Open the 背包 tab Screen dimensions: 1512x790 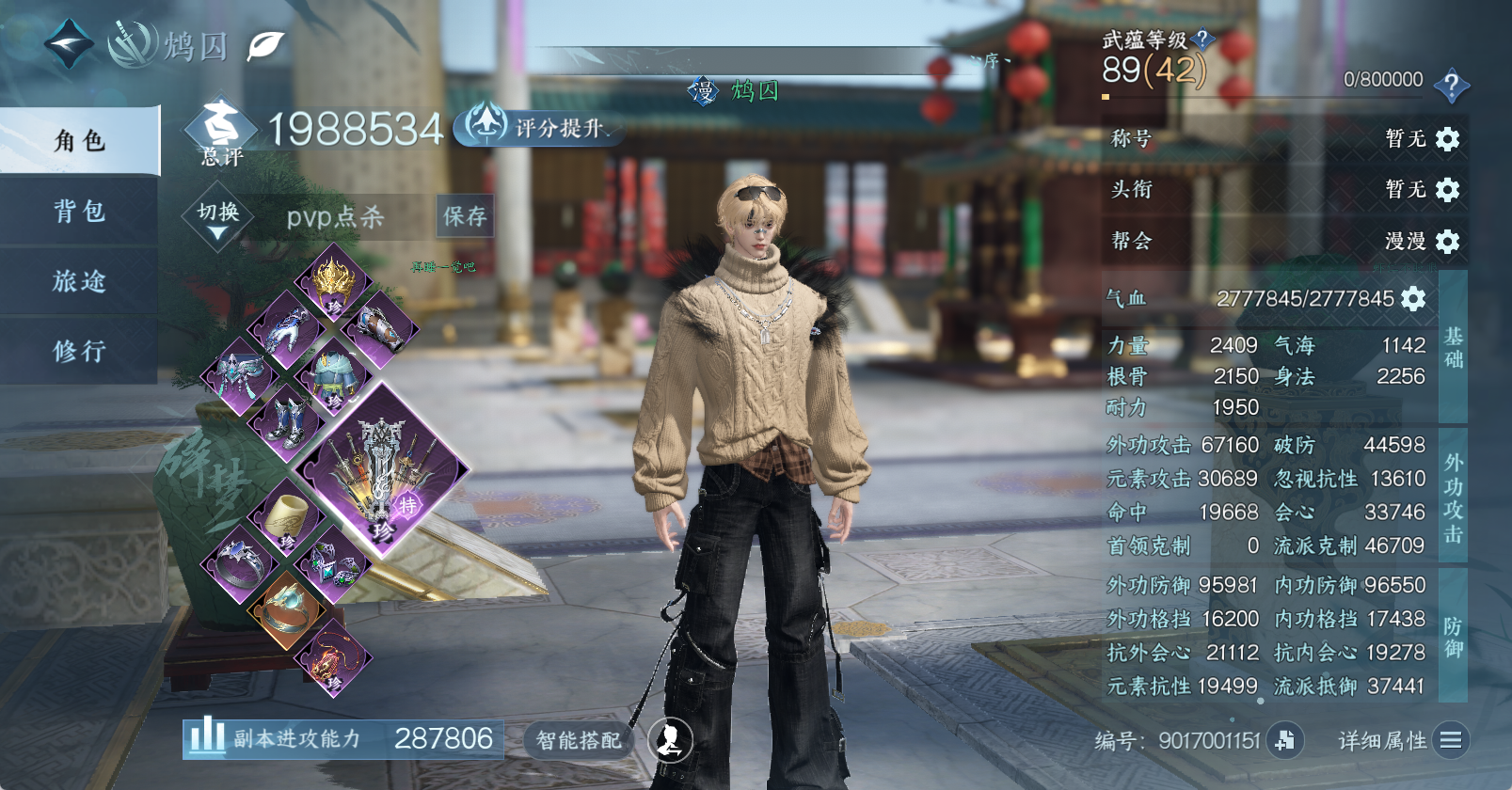coord(79,211)
